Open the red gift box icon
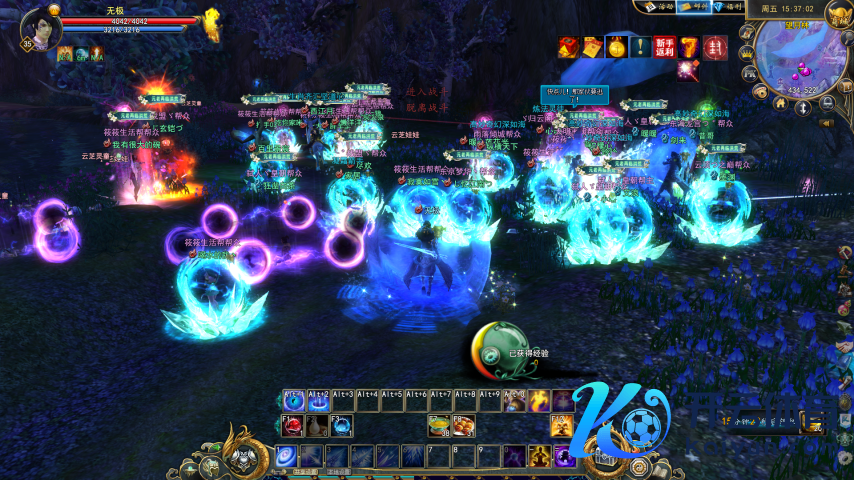 click(569, 46)
